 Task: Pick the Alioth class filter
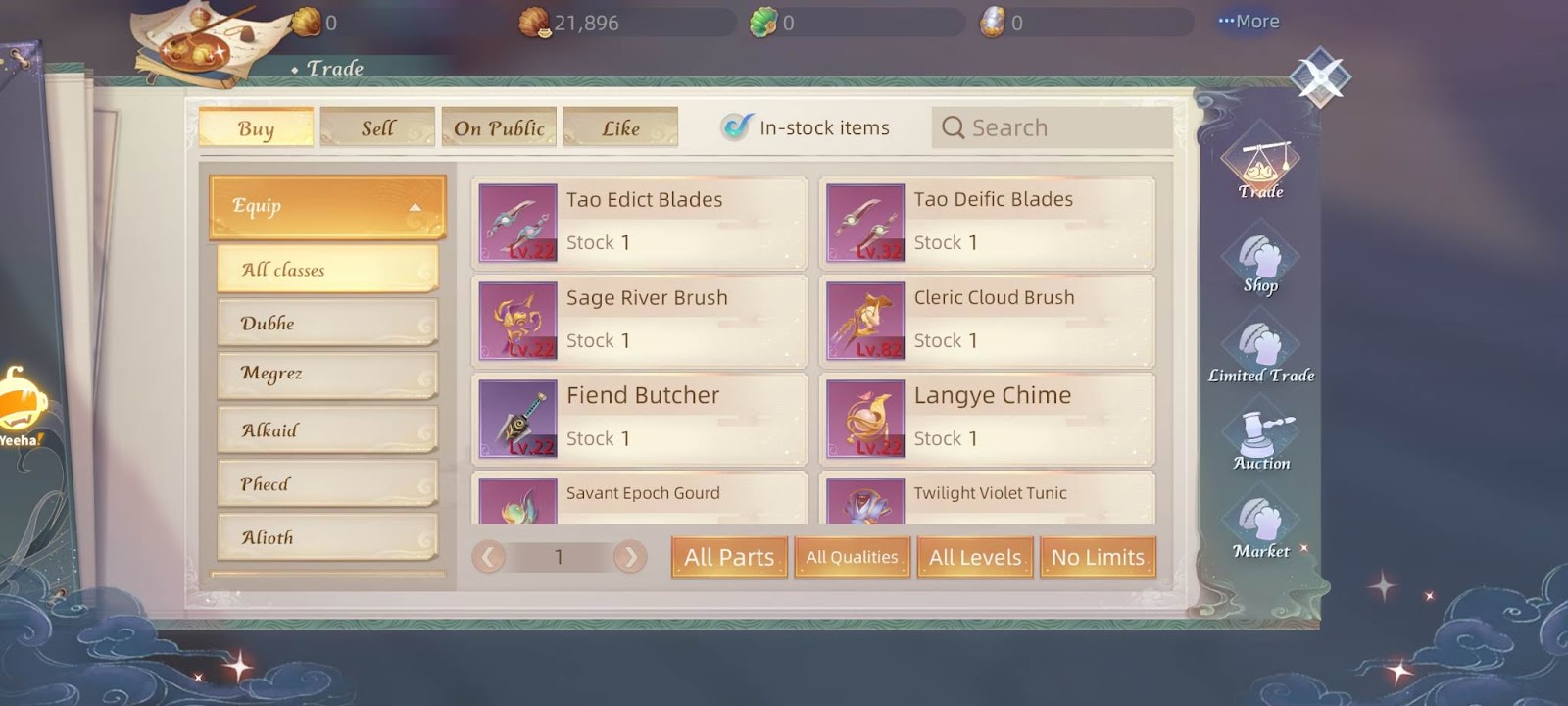(x=327, y=537)
